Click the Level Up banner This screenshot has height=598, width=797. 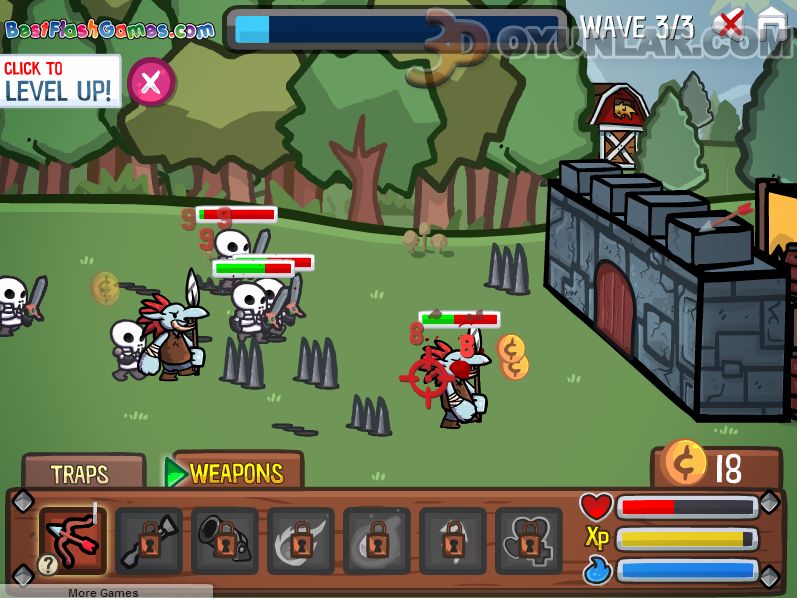pyautogui.click(x=60, y=82)
